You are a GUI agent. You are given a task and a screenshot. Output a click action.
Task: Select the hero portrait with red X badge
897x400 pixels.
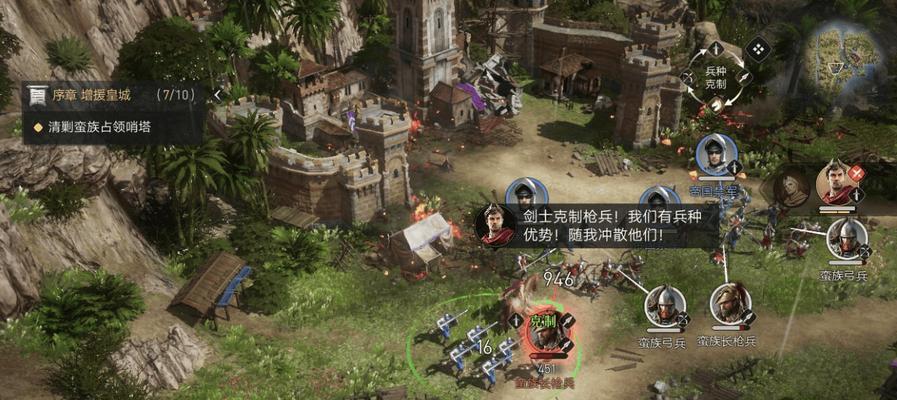click(x=836, y=183)
